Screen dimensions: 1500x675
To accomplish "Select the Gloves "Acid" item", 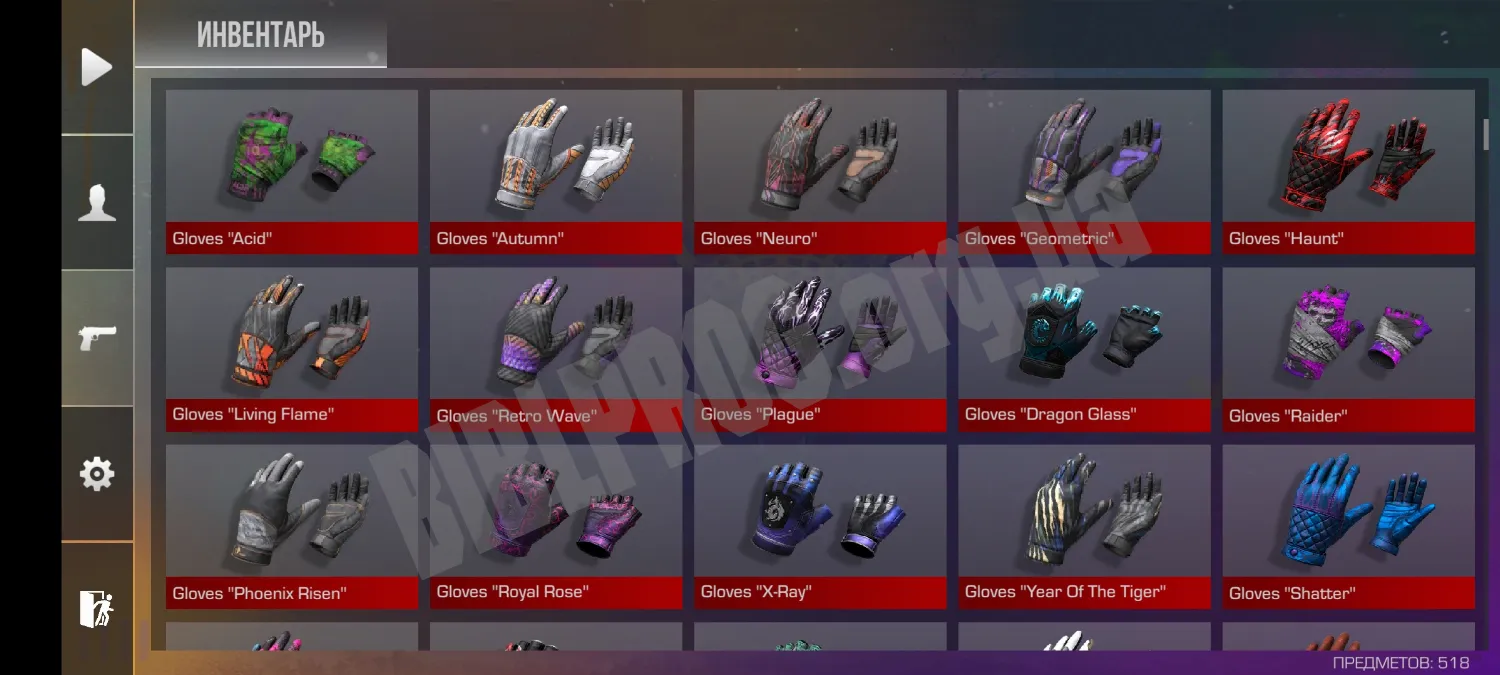I will pos(292,171).
